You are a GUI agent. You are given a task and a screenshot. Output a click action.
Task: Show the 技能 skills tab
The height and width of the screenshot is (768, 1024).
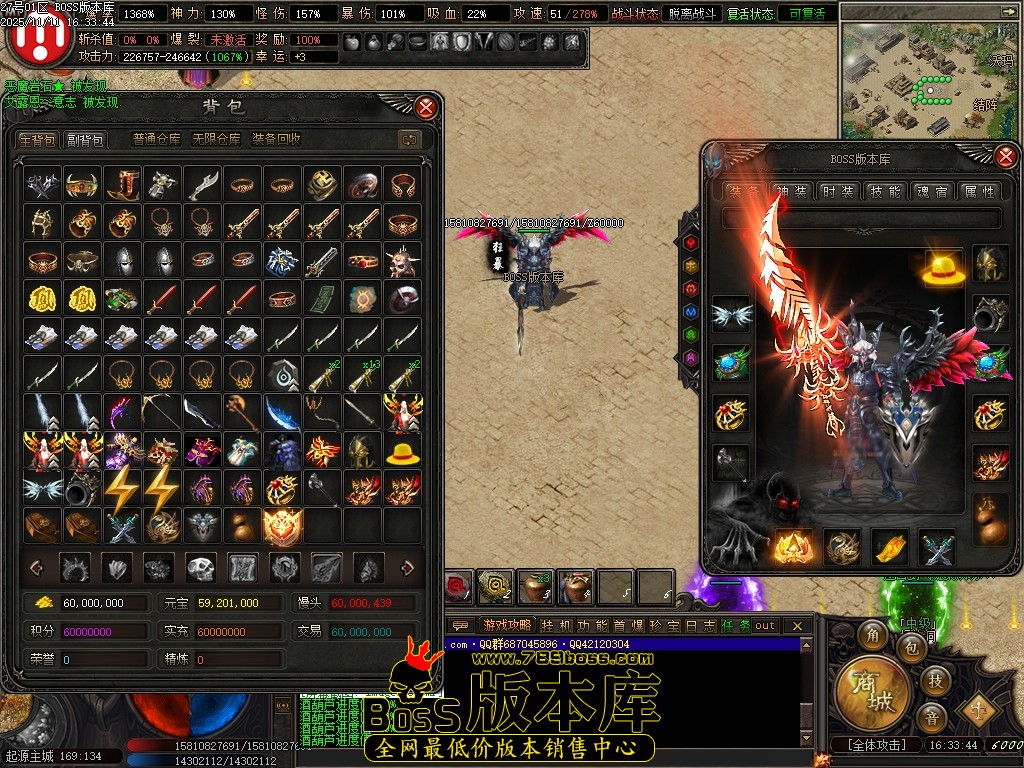885,191
